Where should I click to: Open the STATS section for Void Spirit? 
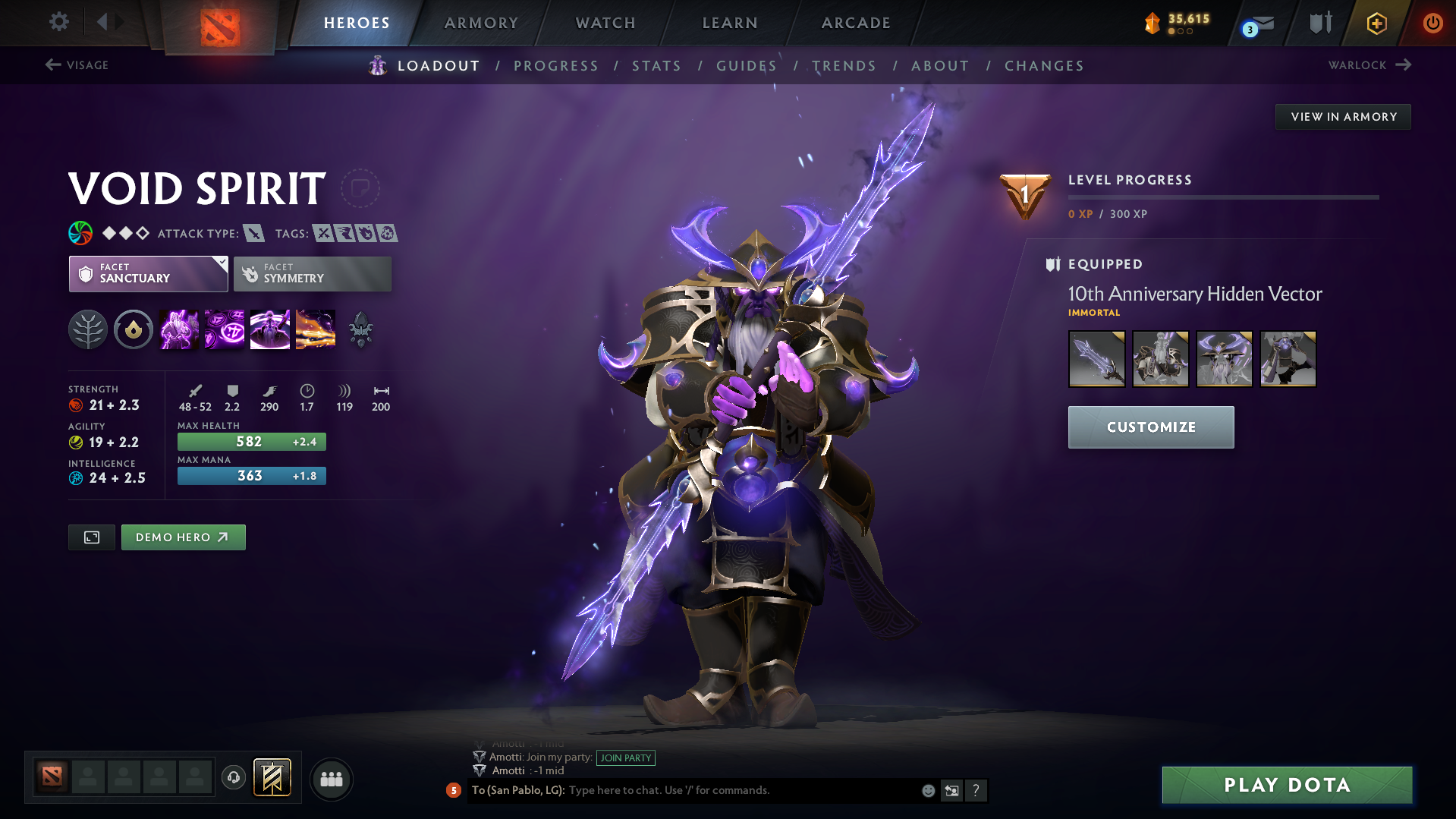tap(656, 65)
